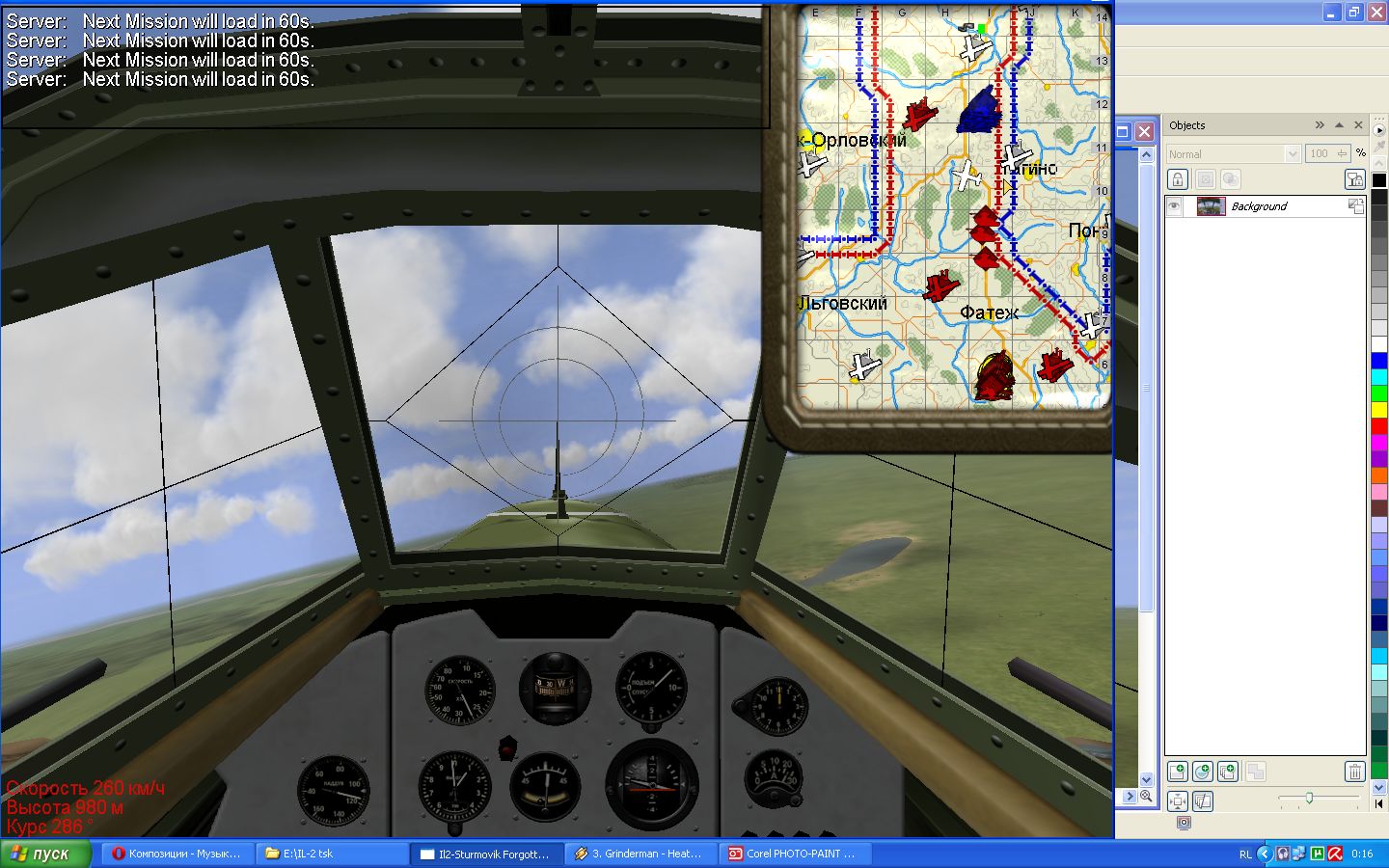Viewport: 1389px width, 868px height.
Task: Click the green square marker on the map
Action: (x=981, y=29)
